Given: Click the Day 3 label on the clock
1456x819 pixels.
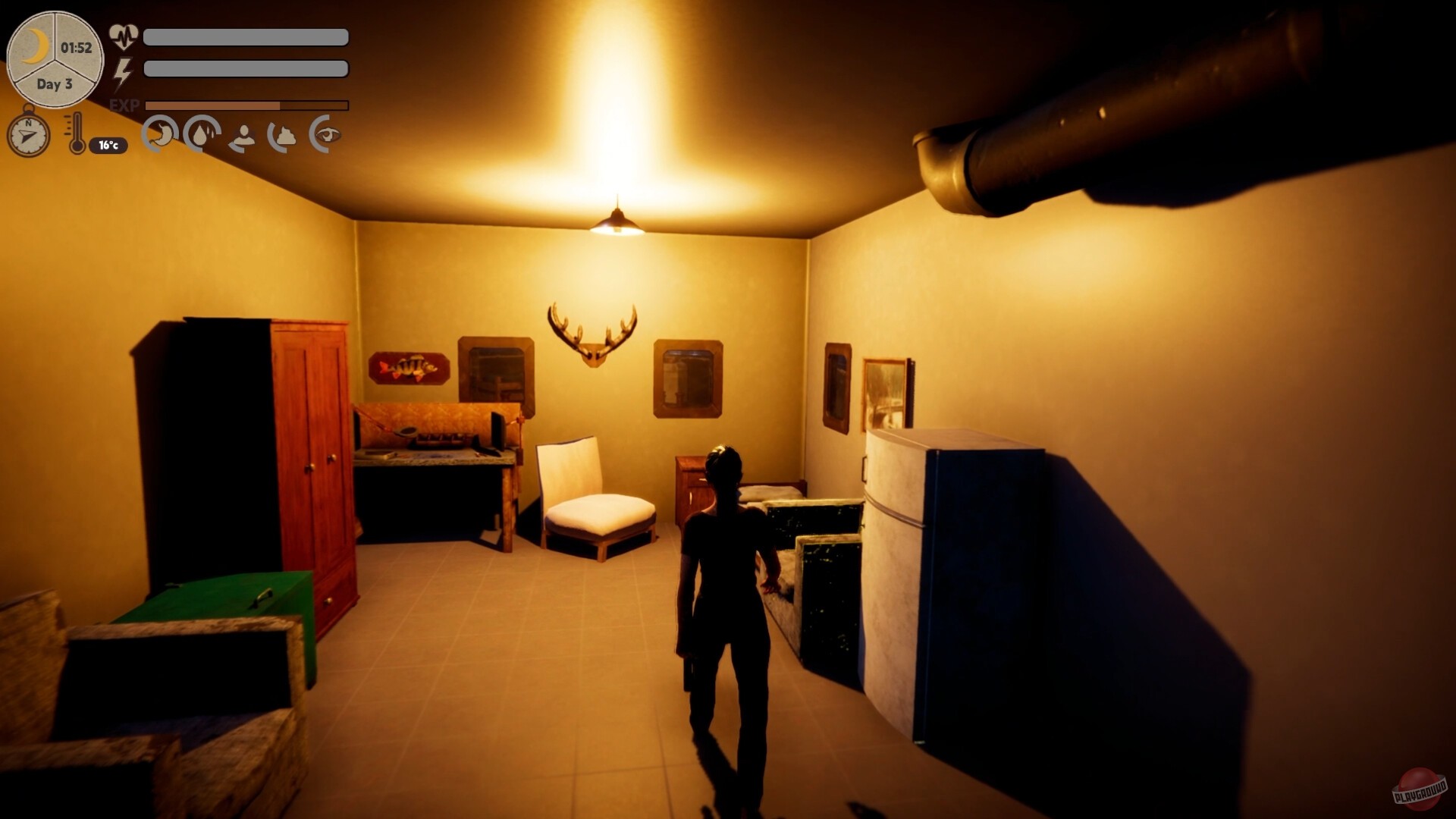Looking at the screenshot, I should click(53, 86).
